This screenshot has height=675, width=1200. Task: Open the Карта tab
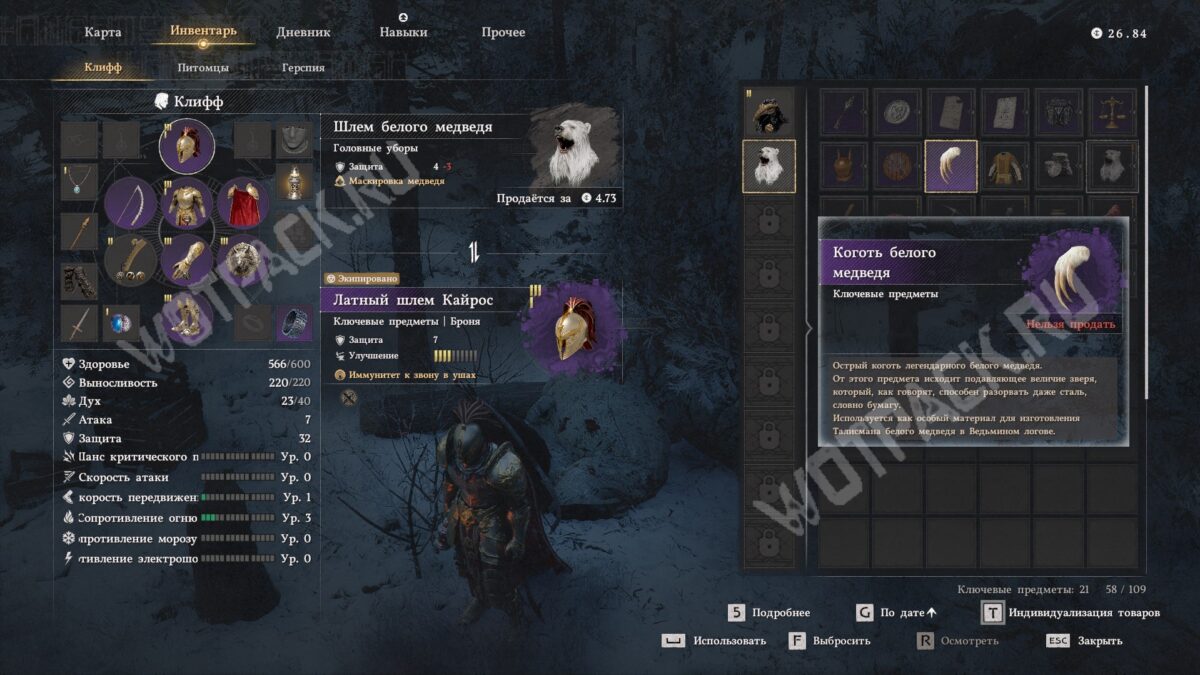coord(103,32)
